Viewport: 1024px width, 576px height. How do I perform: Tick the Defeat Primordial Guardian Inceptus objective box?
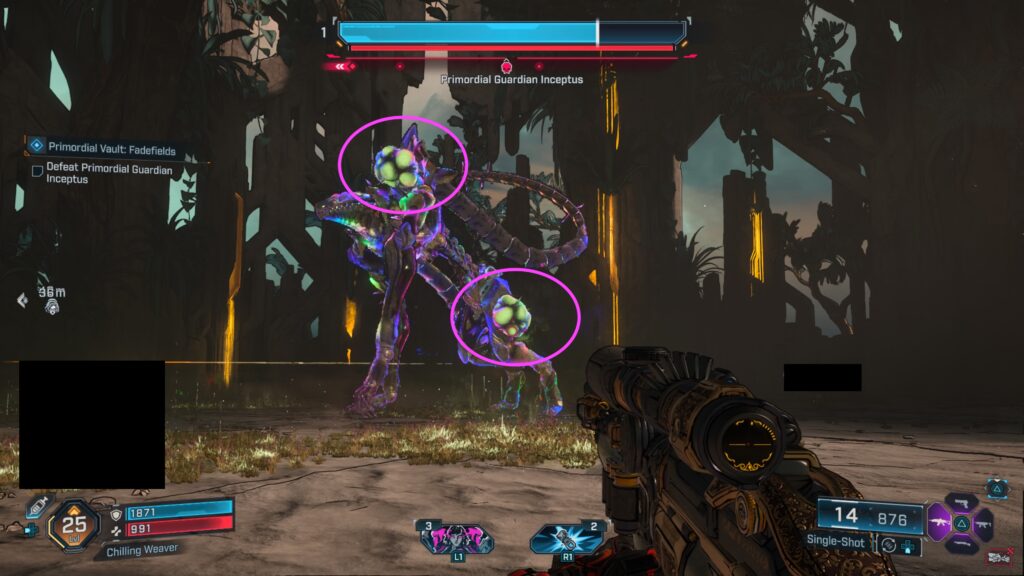(37, 171)
